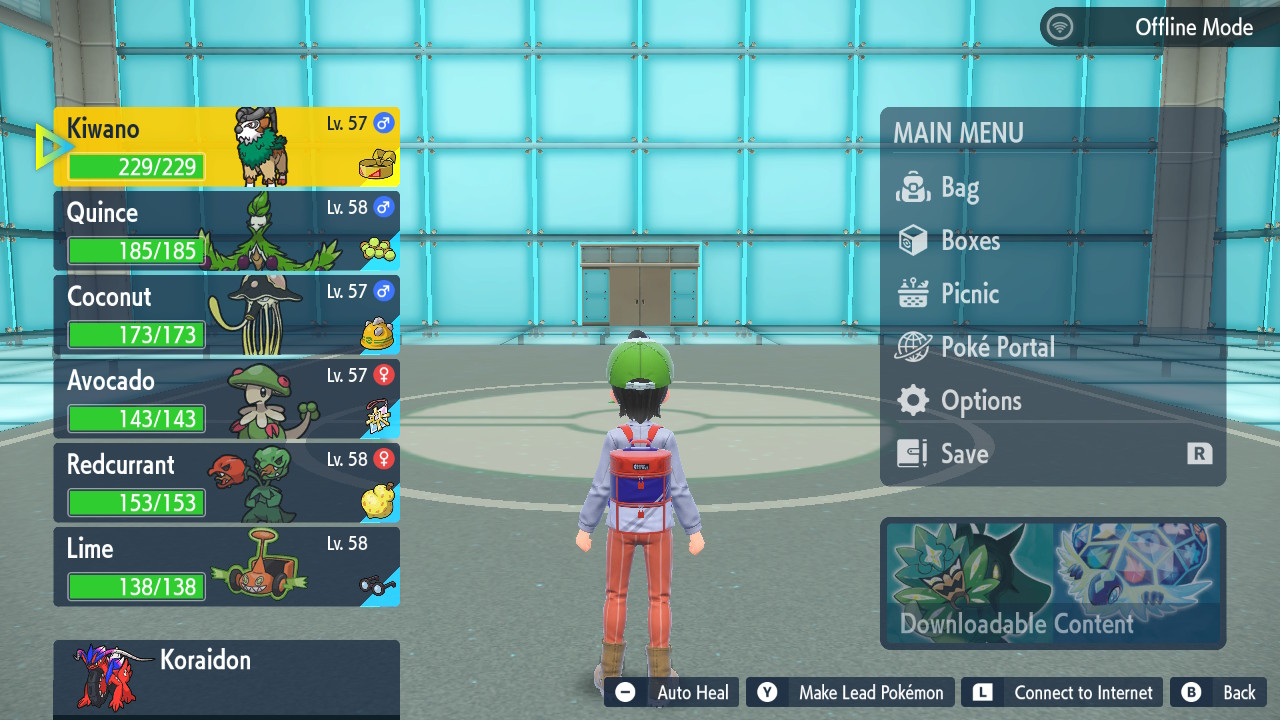1280x720 pixels.
Task: Select the Redcurrant party slot
Action: pos(226,483)
